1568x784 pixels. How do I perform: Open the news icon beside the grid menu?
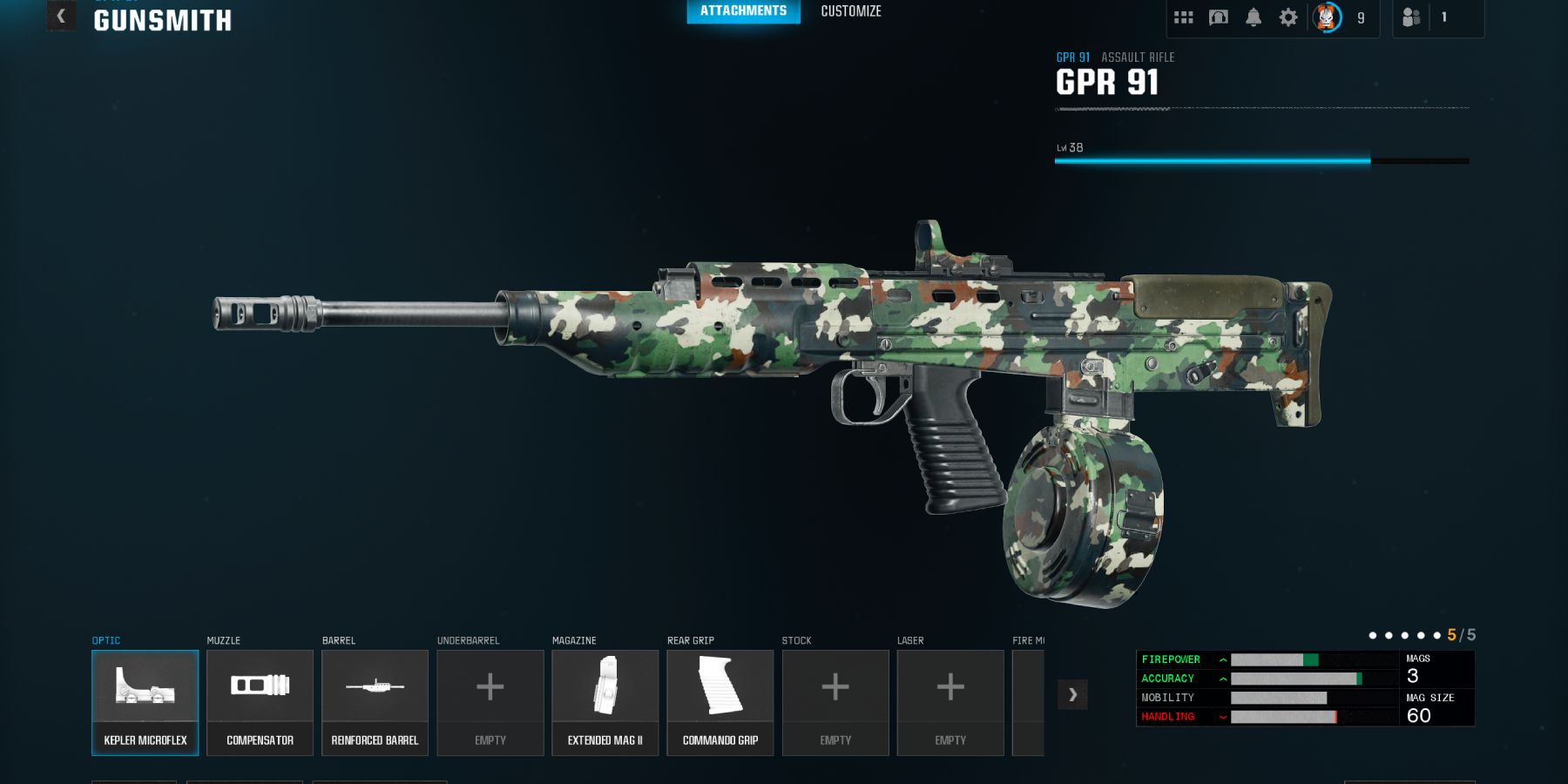coord(1218,17)
